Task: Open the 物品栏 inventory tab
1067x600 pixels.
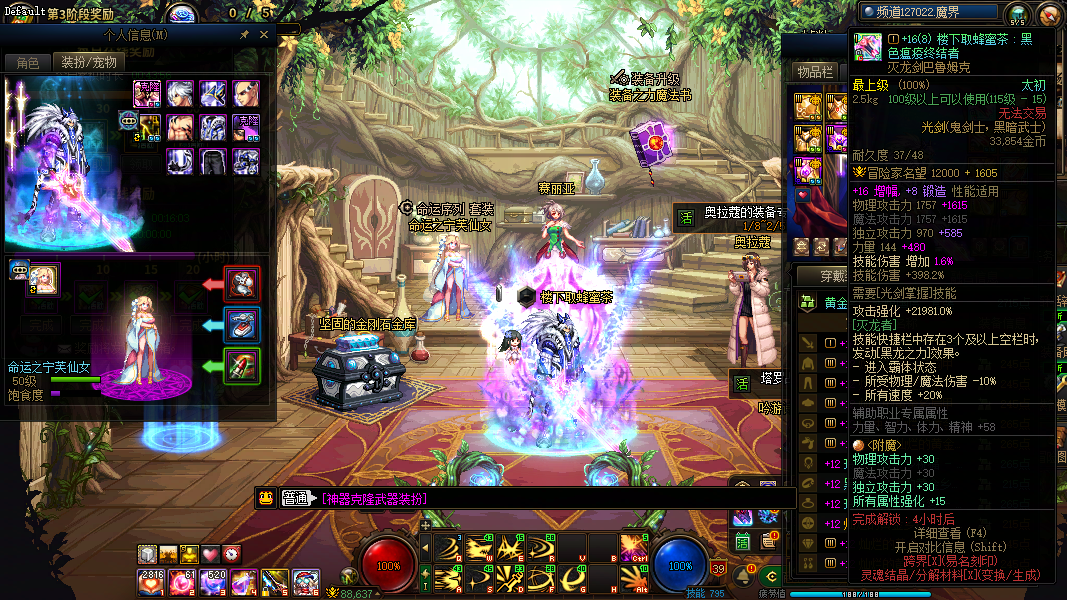Action: point(815,72)
